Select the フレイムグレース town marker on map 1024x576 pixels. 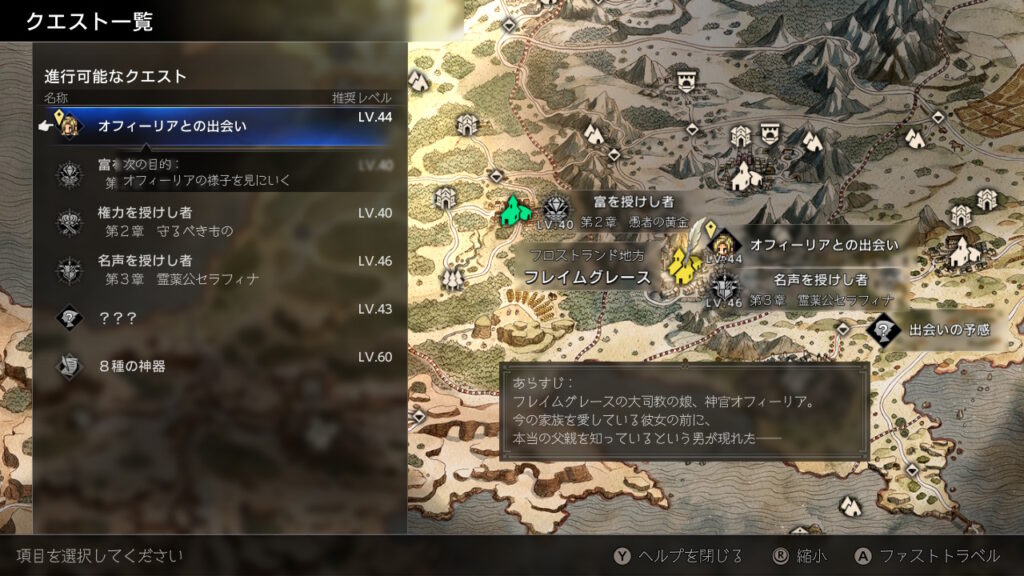pyautogui.click(x=683, y=263)
